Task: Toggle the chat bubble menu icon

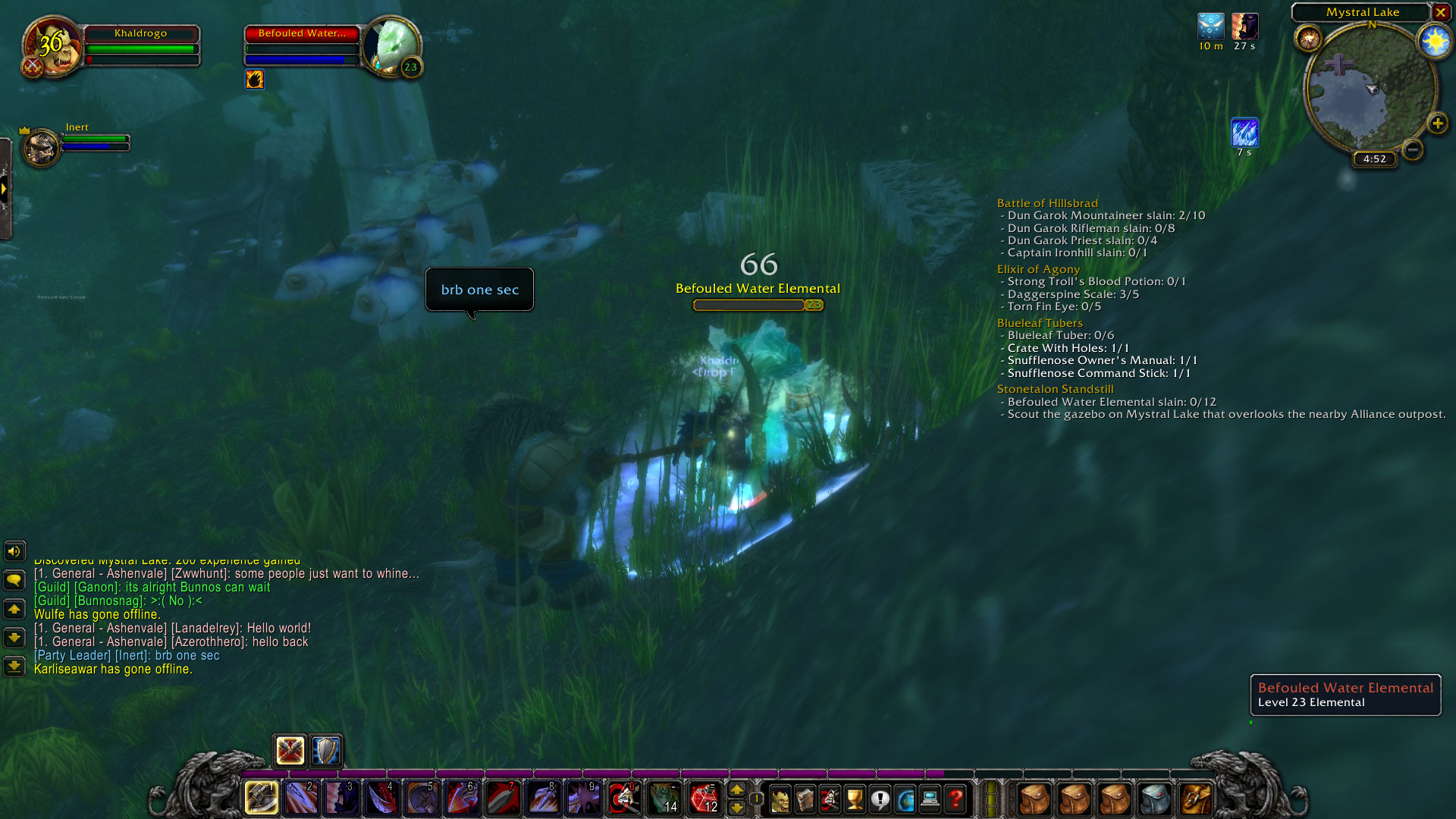Action: click(14, 580)
